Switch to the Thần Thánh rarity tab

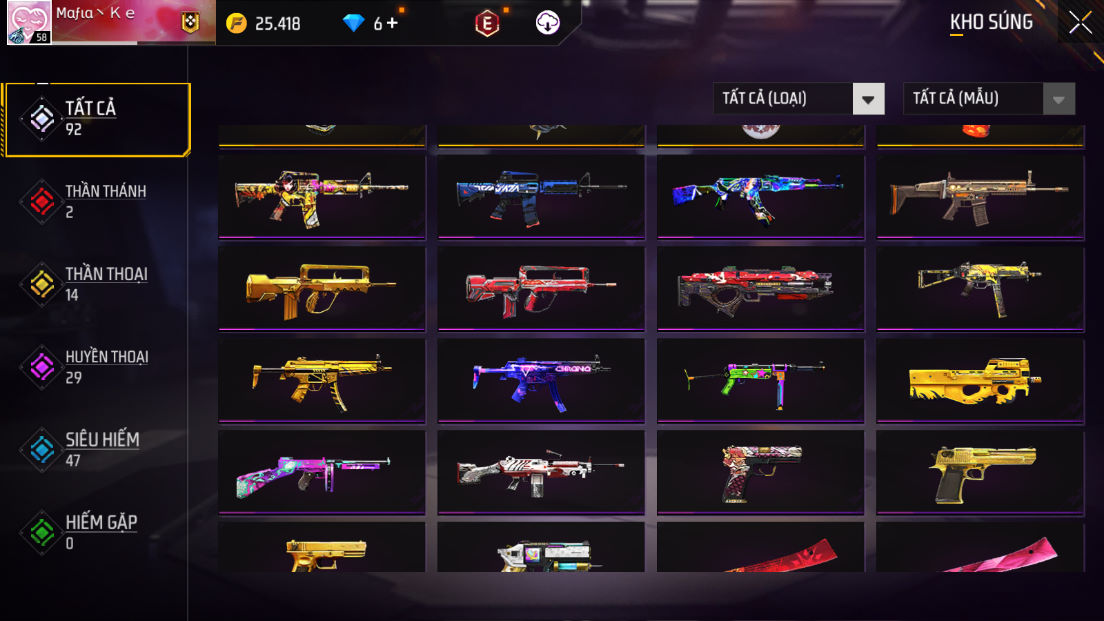click(x=96, y=201)
